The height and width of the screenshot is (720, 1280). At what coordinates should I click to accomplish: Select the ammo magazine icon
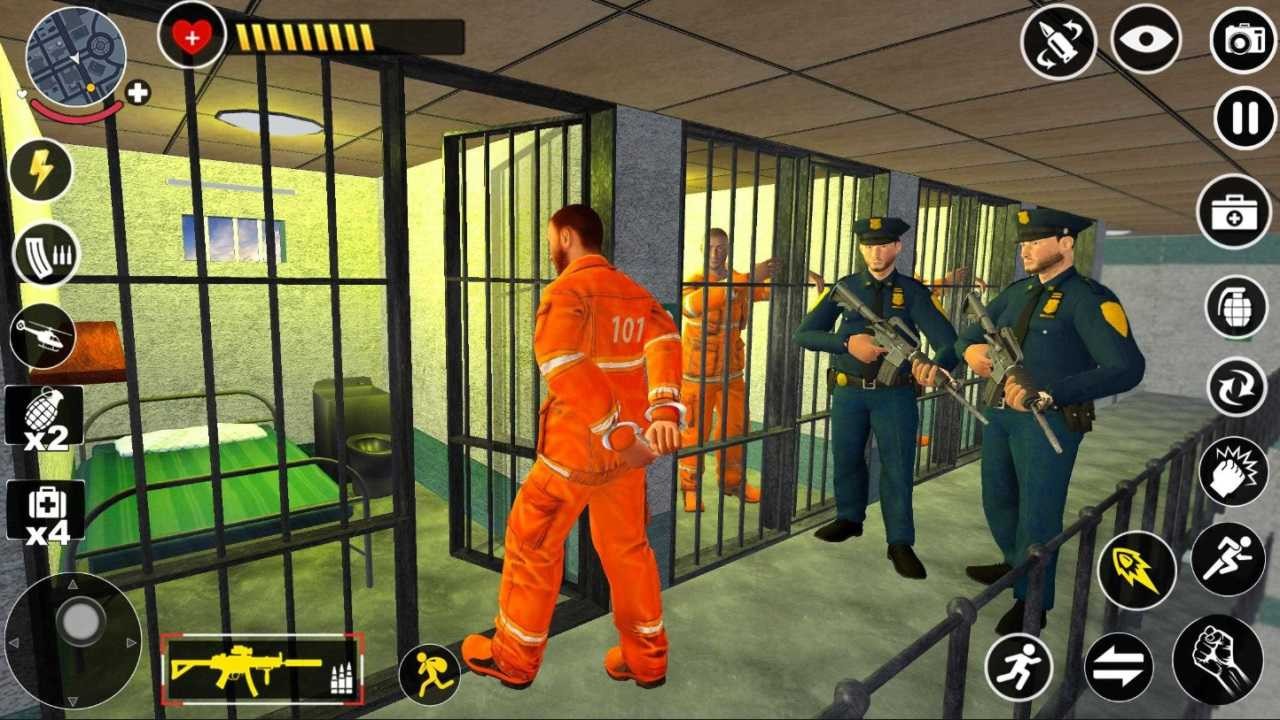[46, 254]
